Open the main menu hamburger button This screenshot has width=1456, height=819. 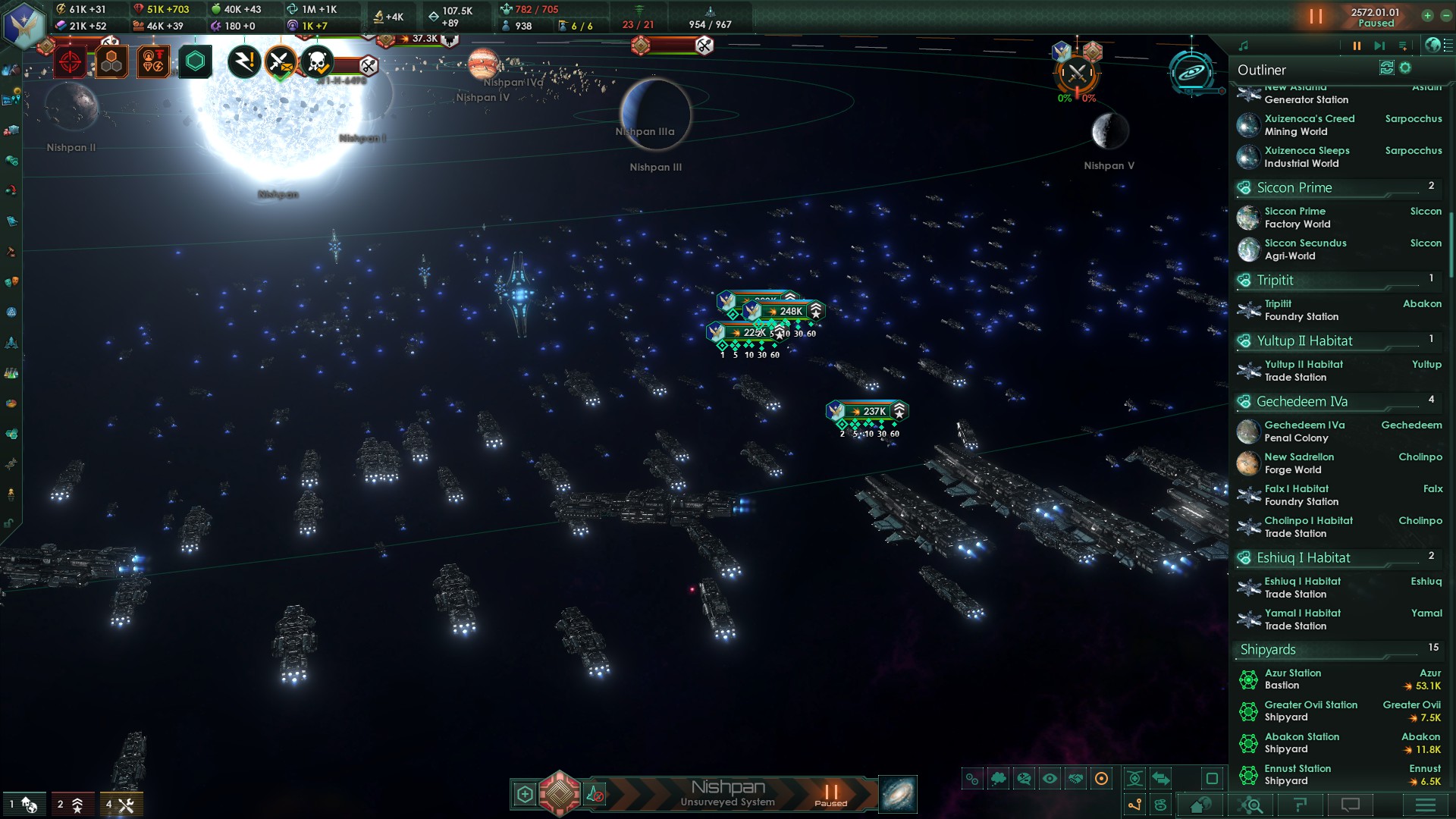tap(1426, 805)
